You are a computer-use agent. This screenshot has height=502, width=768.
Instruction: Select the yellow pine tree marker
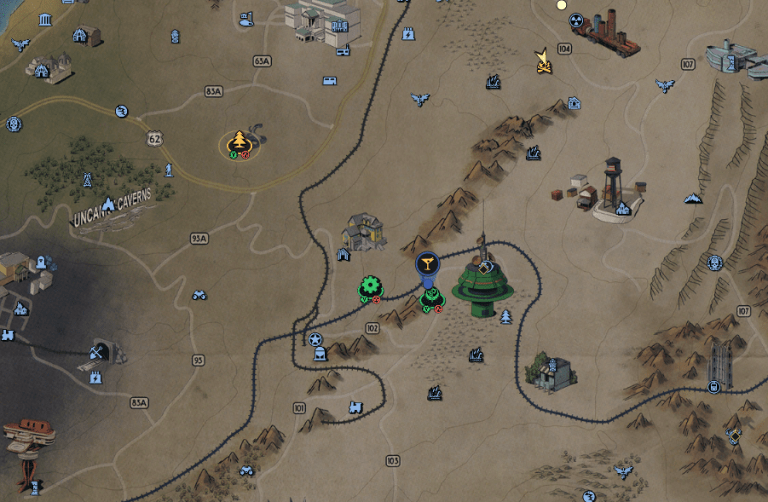click(x=240, y=142)
